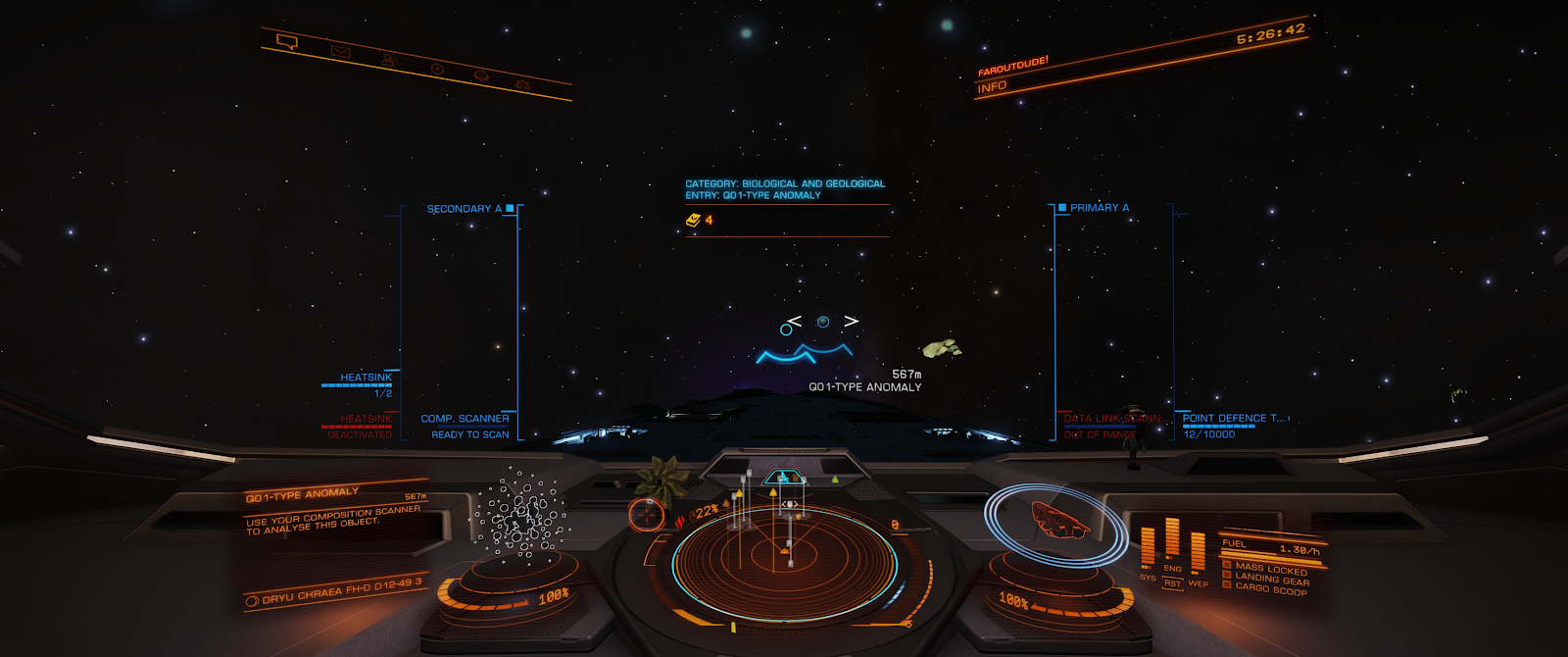Click the ship hologram shield display
The image size is (1568, 657).
[1058, 521]
